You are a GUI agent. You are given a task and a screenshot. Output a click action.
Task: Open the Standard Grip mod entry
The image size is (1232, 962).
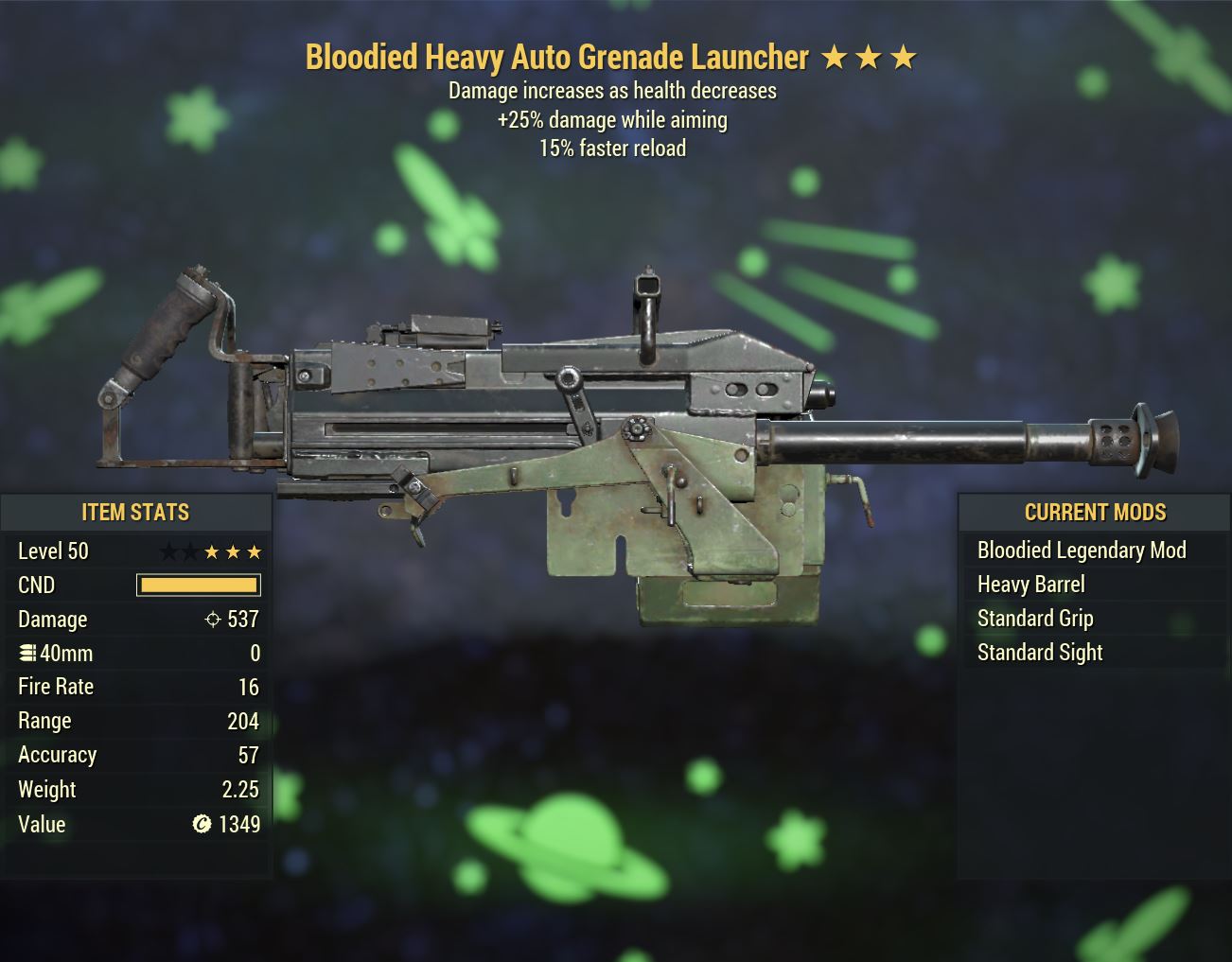point(1035,618)
